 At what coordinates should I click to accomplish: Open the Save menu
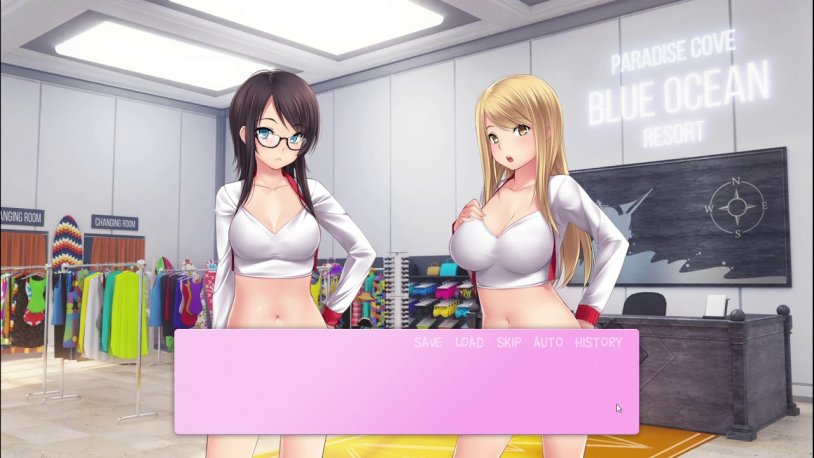[x=428, y=342]
